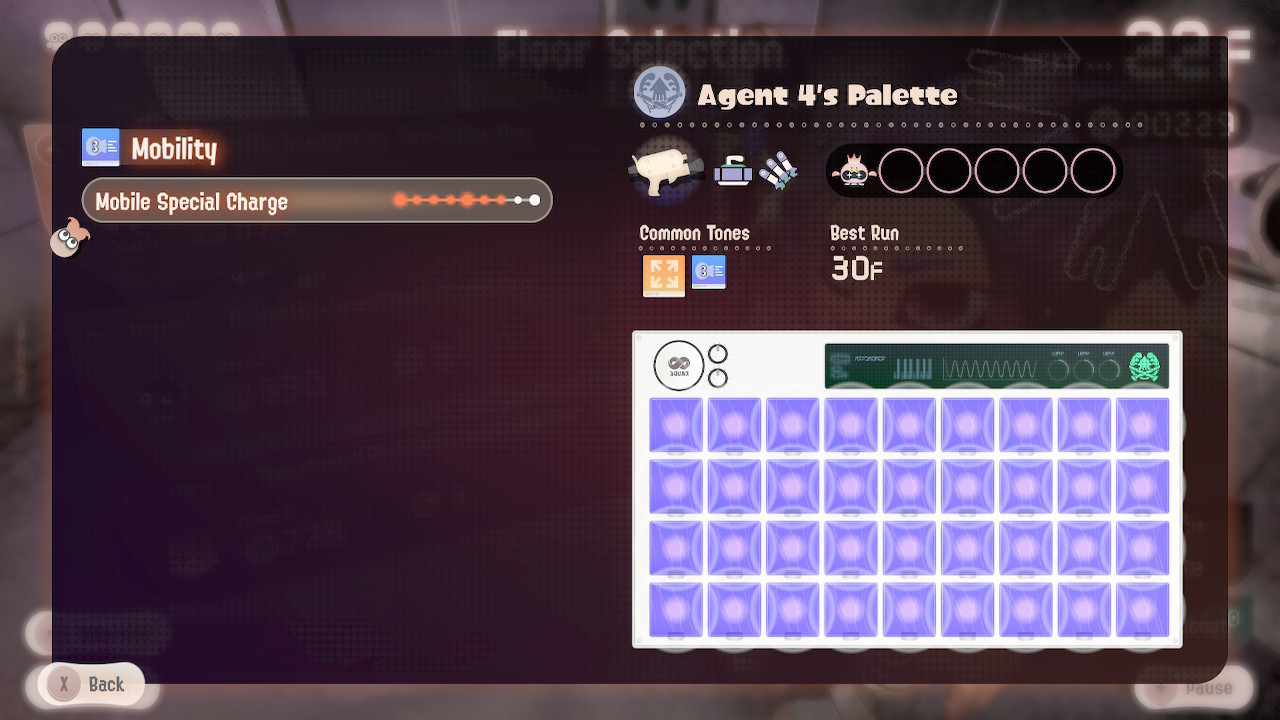The height and width of the screenshot is (720, 1280).
Task: Toggle the upper knob beside the infinity symbol
Action: (x=718, y=352)
